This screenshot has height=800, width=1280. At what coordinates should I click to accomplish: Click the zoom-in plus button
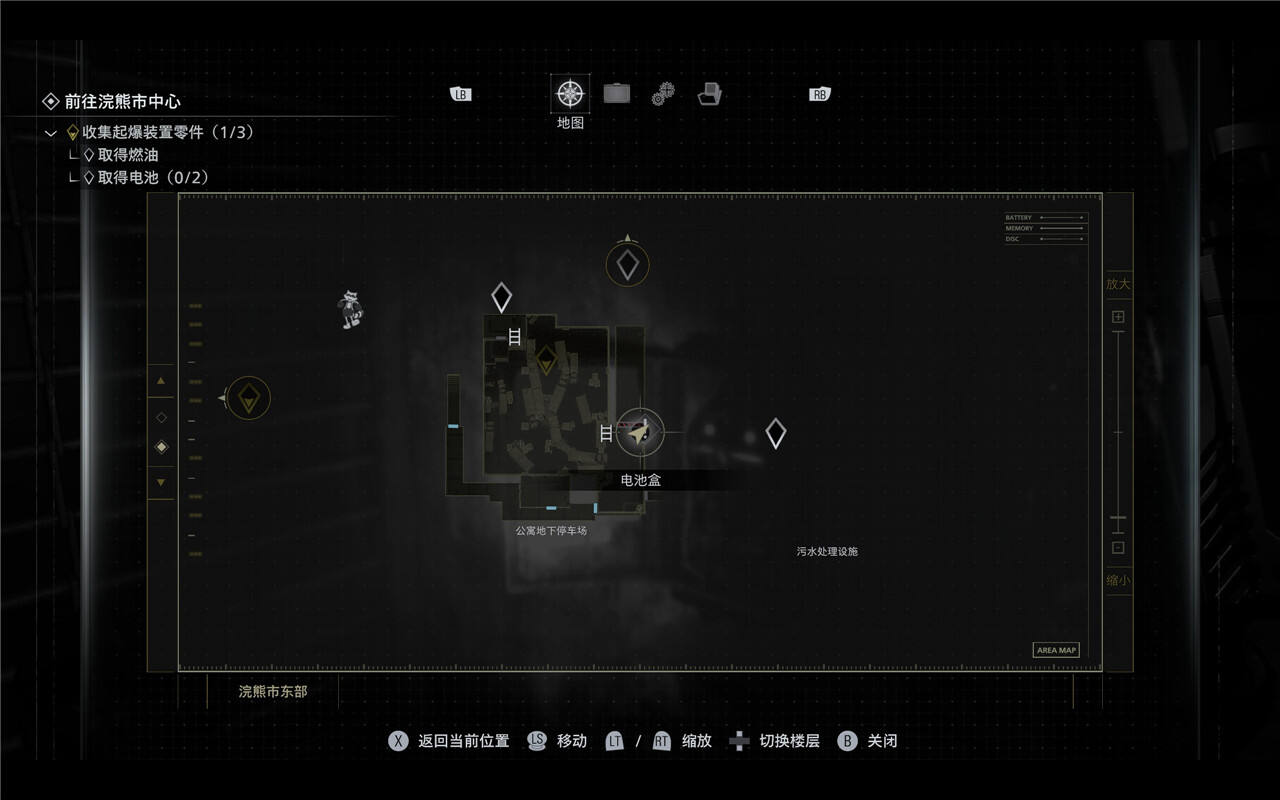[1118, 317]
